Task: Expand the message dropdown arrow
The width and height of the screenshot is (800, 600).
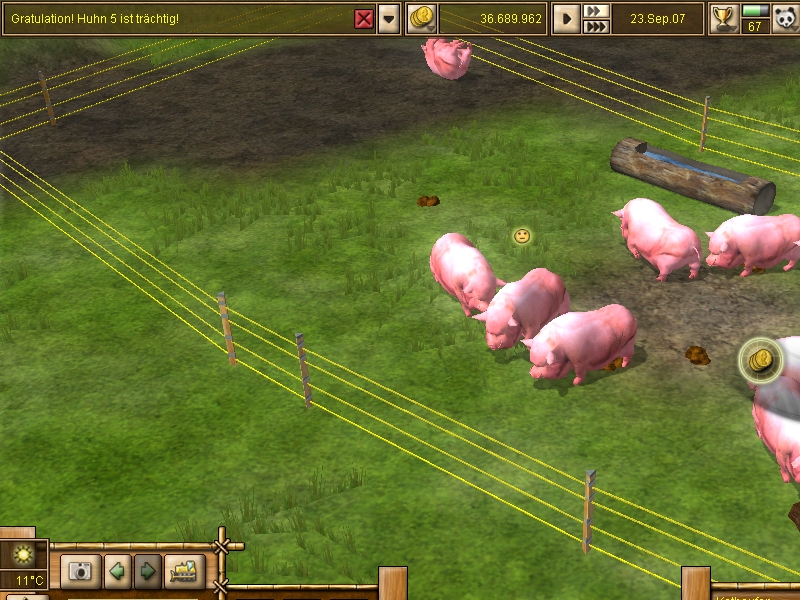Action: (388, 19)
